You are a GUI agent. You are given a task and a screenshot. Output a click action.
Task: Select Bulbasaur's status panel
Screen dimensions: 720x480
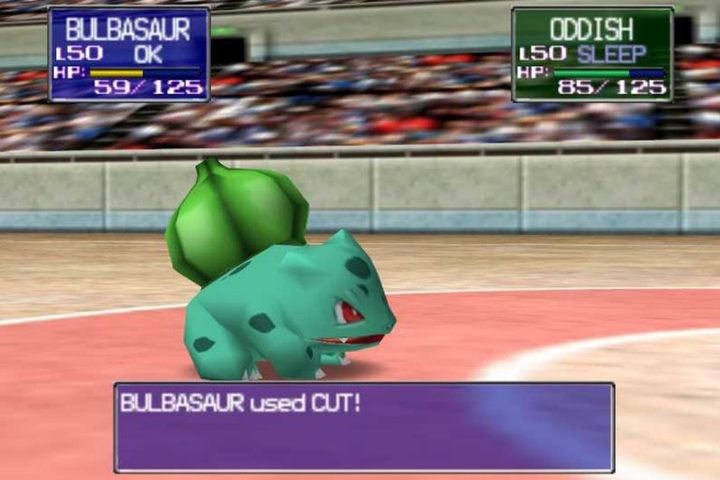click(129, 54)
